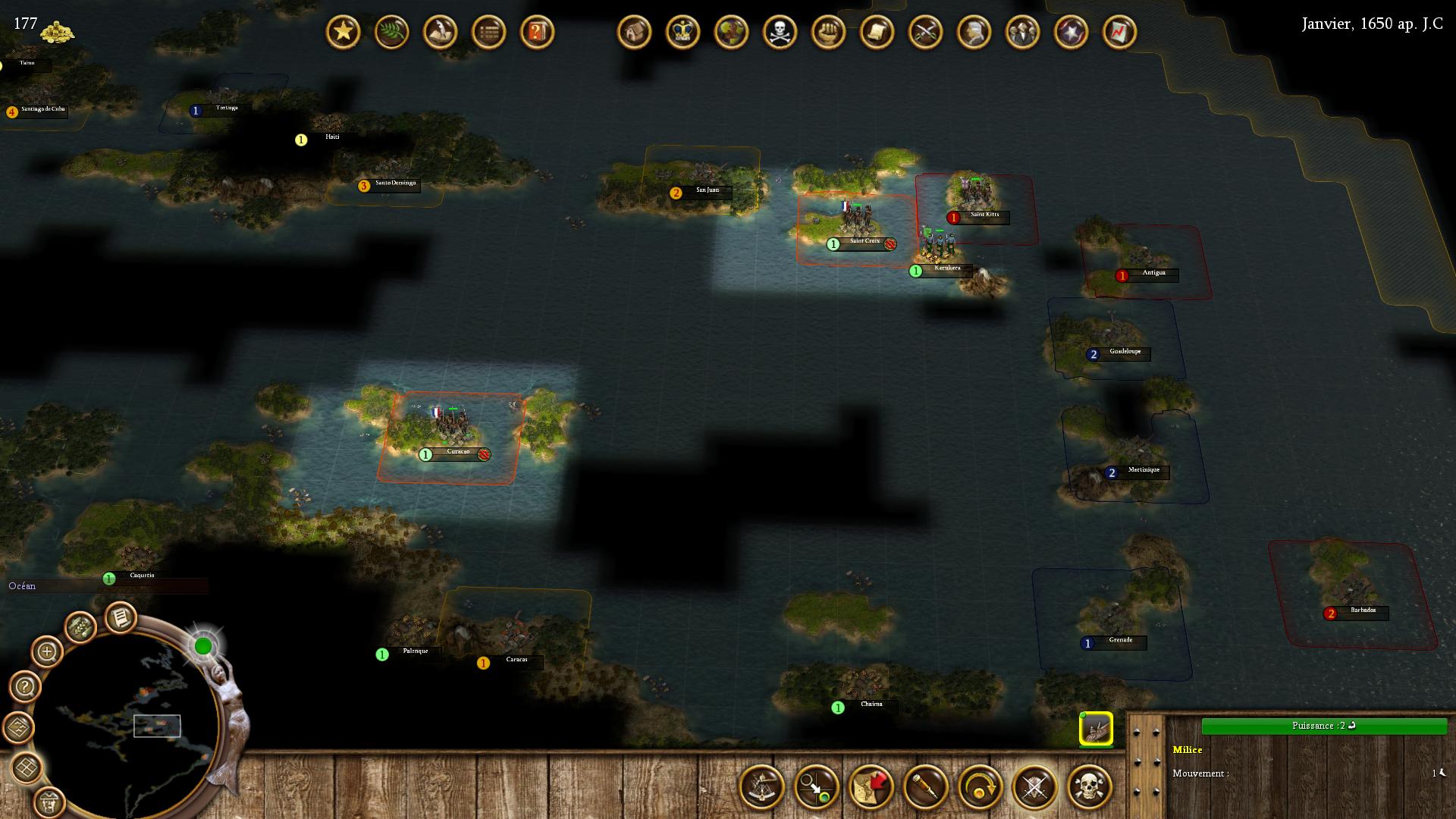This screenshot has width=1456, height=819.
Task: Click the hut building advisor icon
Action: pos(634,33)
